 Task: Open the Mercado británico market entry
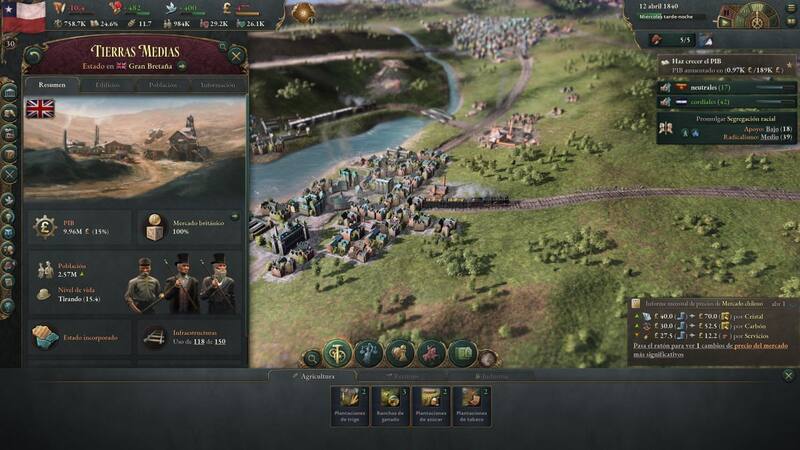[x=189, y=227]
